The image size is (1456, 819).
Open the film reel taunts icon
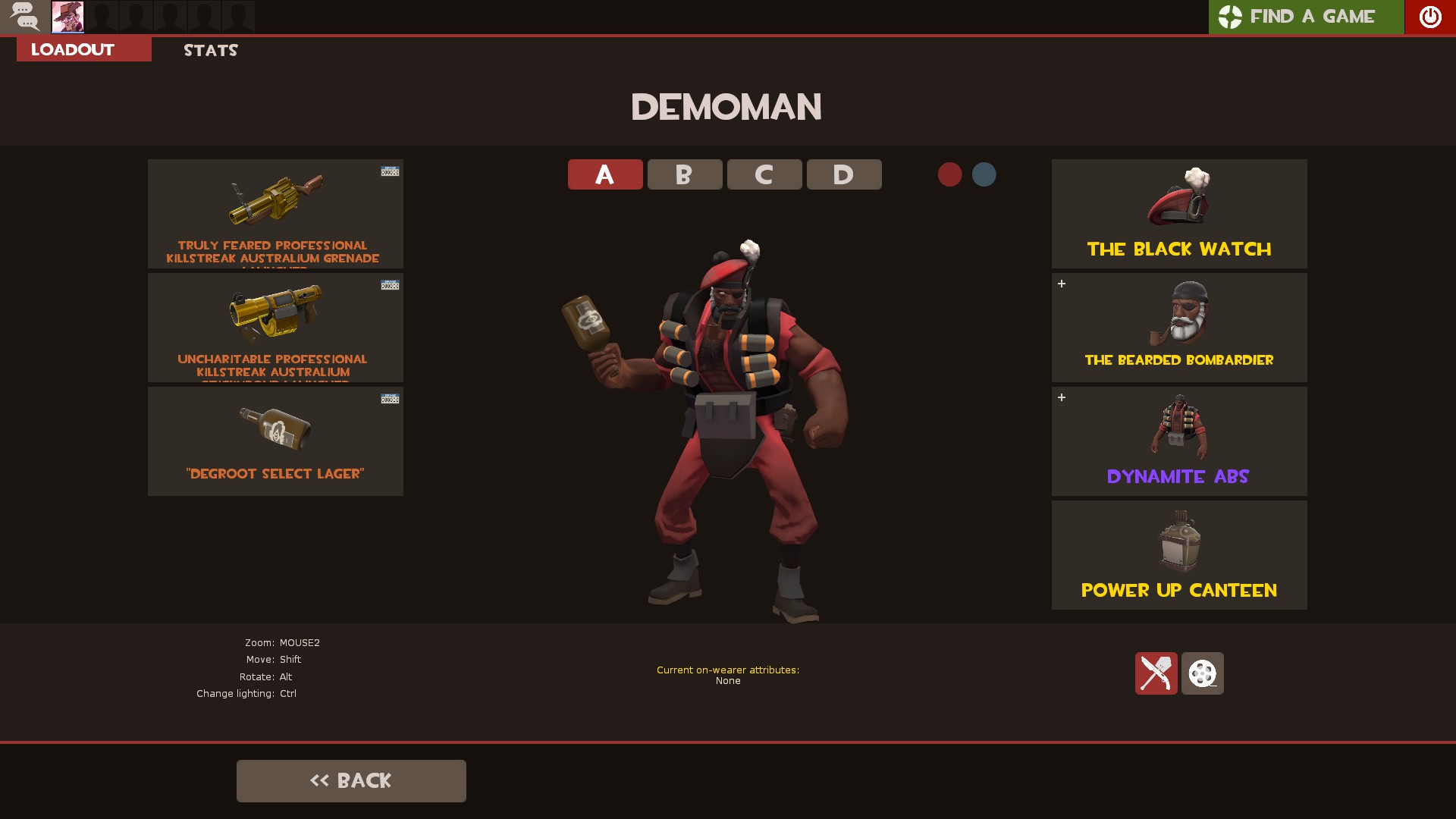click(1202, 673)
